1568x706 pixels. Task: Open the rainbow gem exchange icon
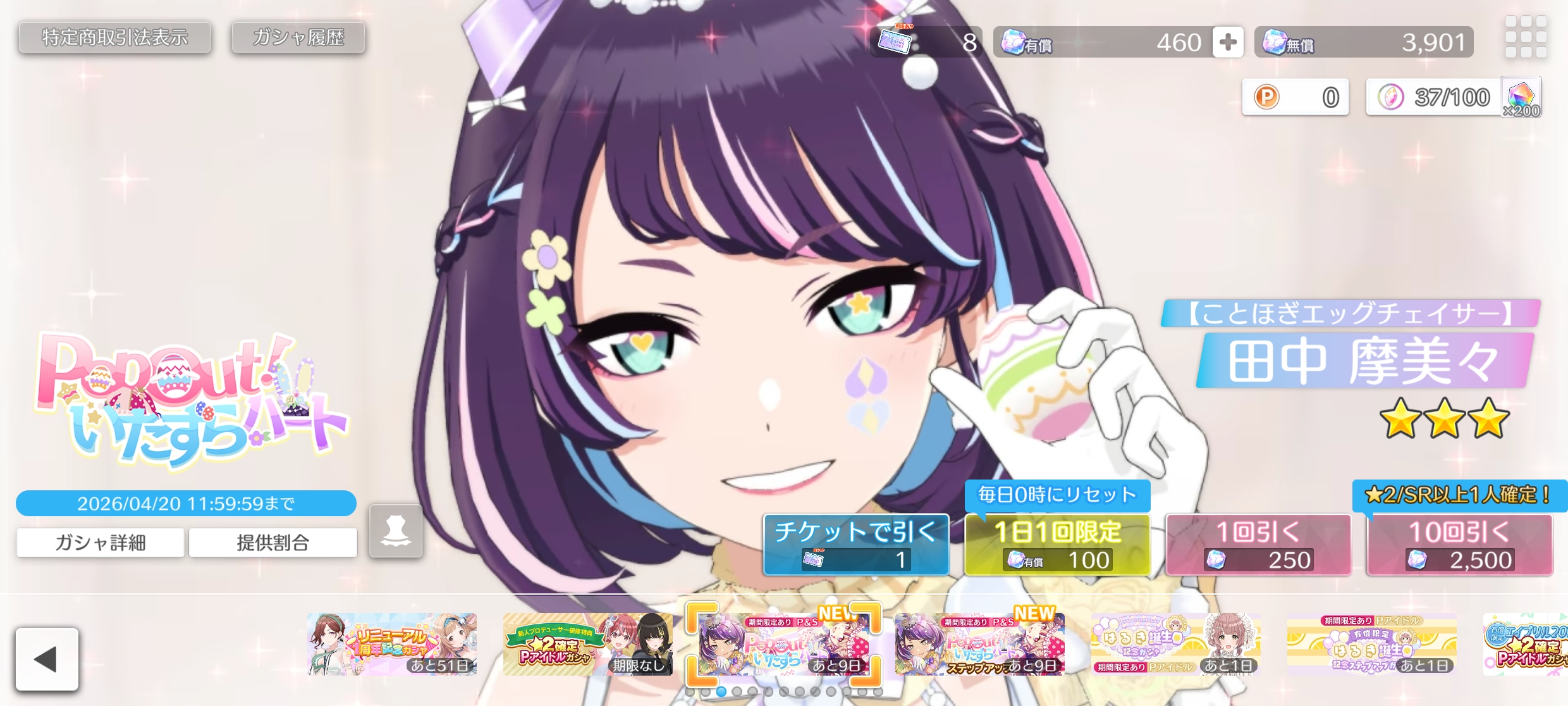click(x=1521, y=97)
